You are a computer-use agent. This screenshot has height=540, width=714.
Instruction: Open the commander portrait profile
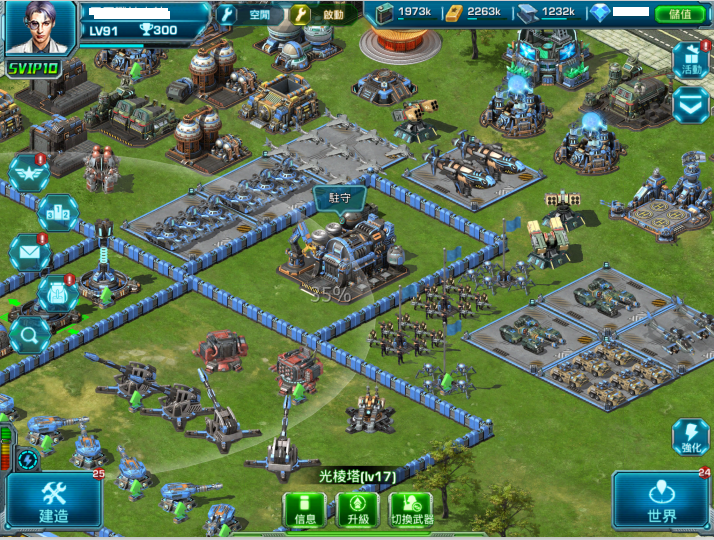click(x=40, y=28)
